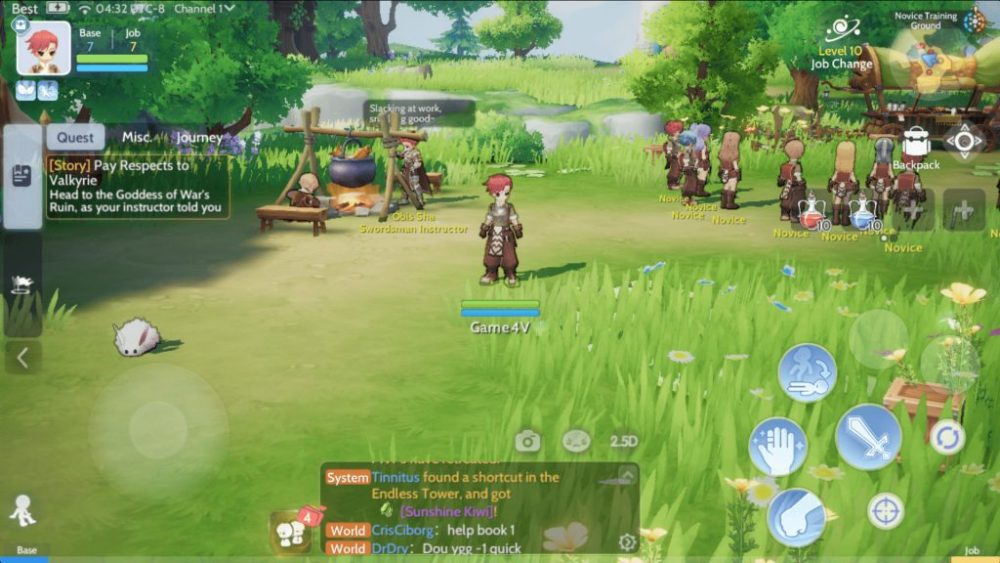The height and width of the screenshot is (563, 1000).
Task: Open chat settings gear icon
Action: pos(627,542)
